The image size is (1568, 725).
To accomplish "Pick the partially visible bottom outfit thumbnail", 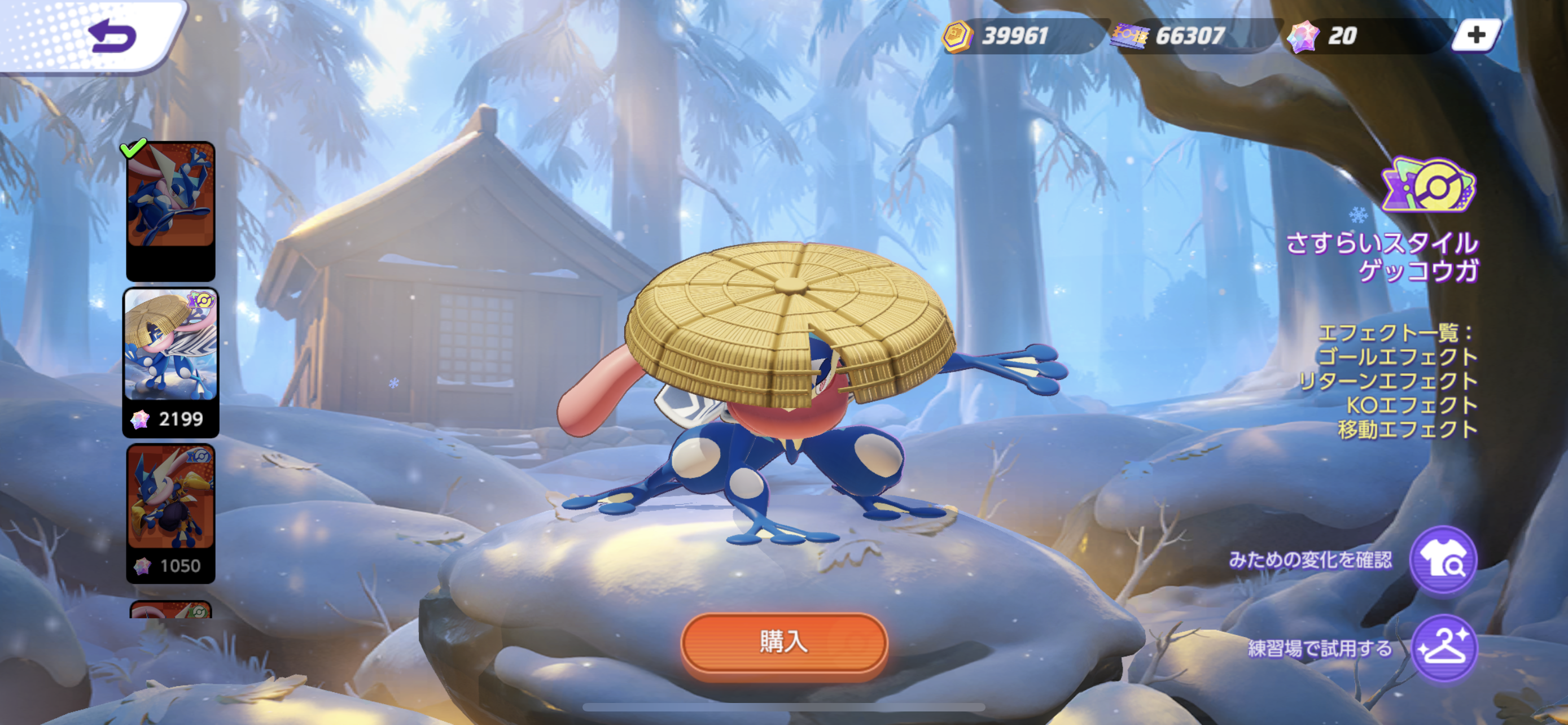I will (170, 610).
